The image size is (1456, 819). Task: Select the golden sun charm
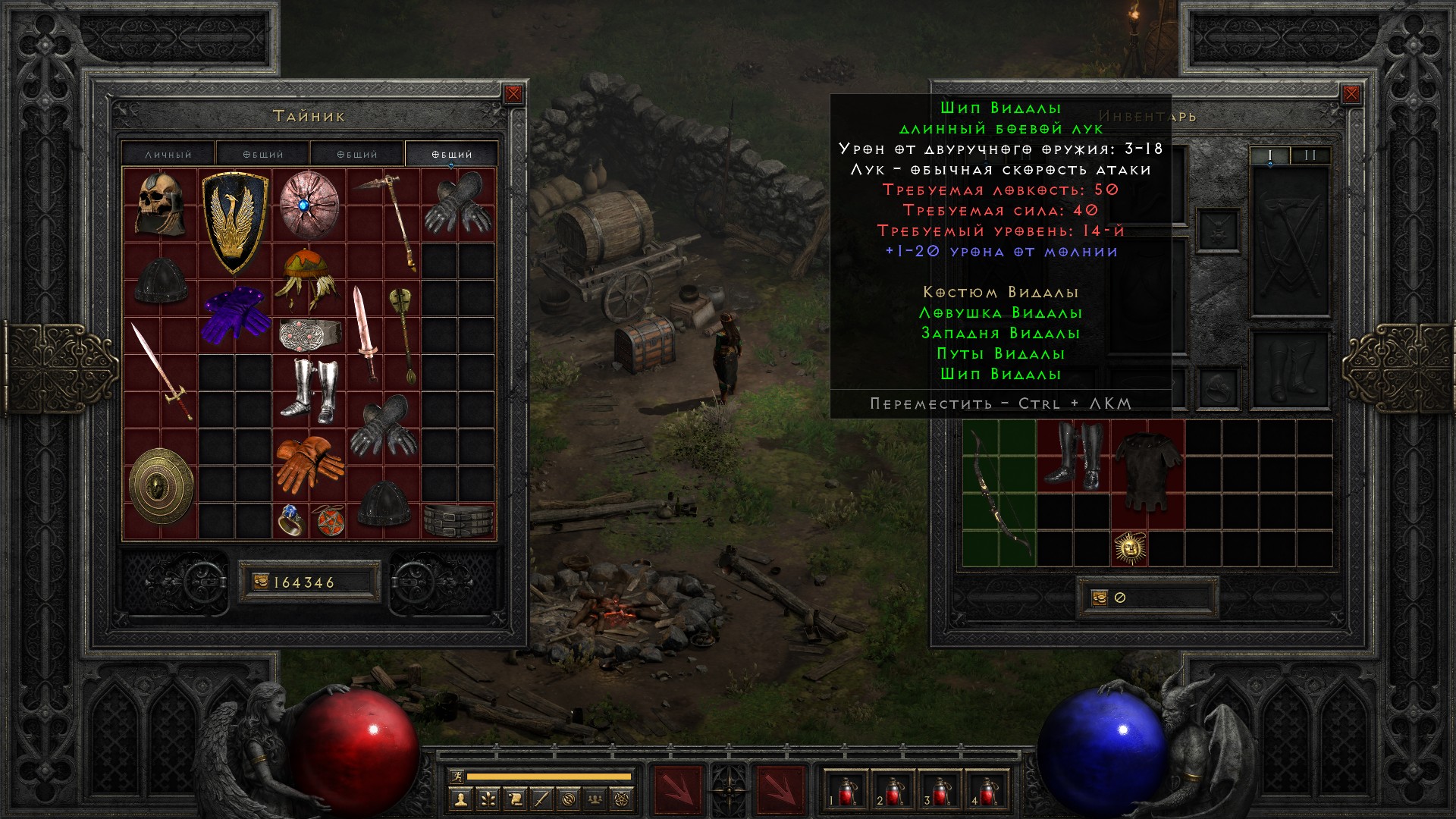click(x=1130, y=548)
